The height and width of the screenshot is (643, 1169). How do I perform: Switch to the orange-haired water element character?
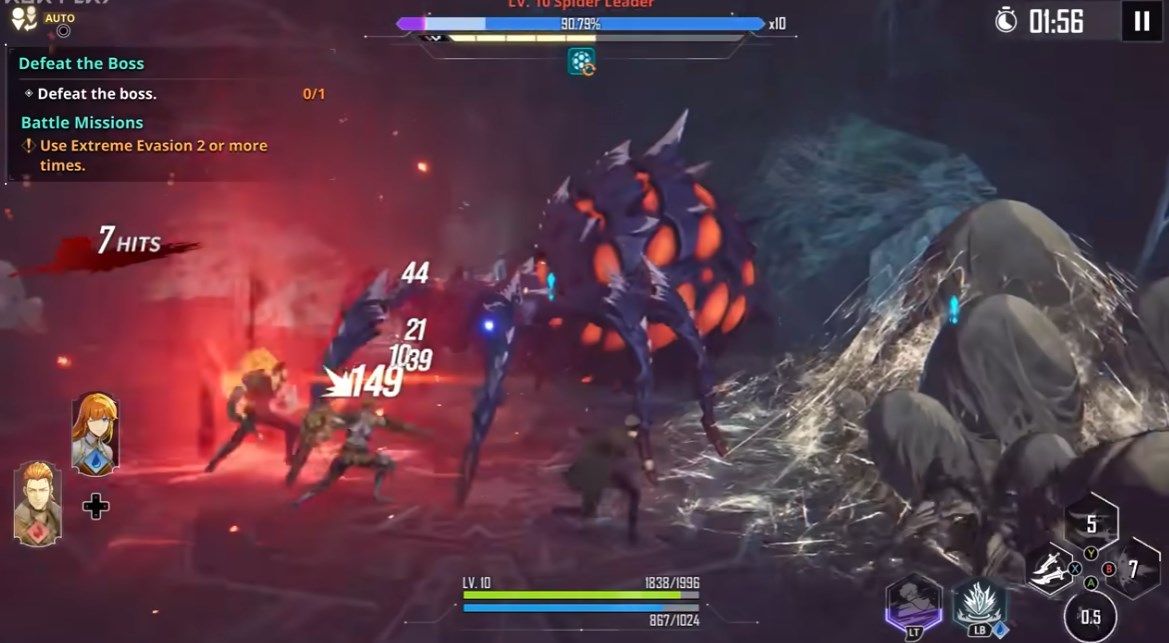point(95,433)
